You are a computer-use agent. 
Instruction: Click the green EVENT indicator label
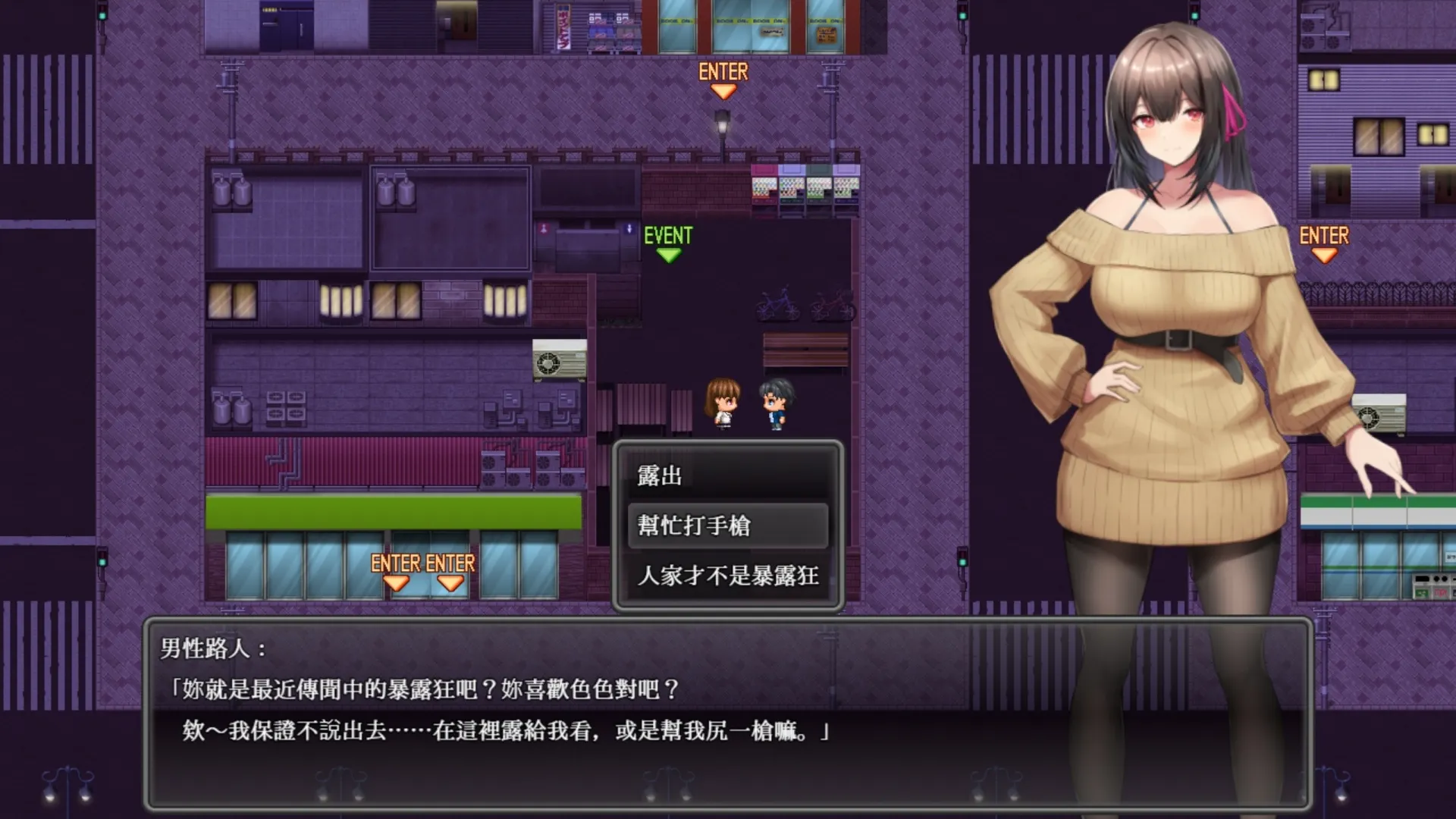click(668, 234)
